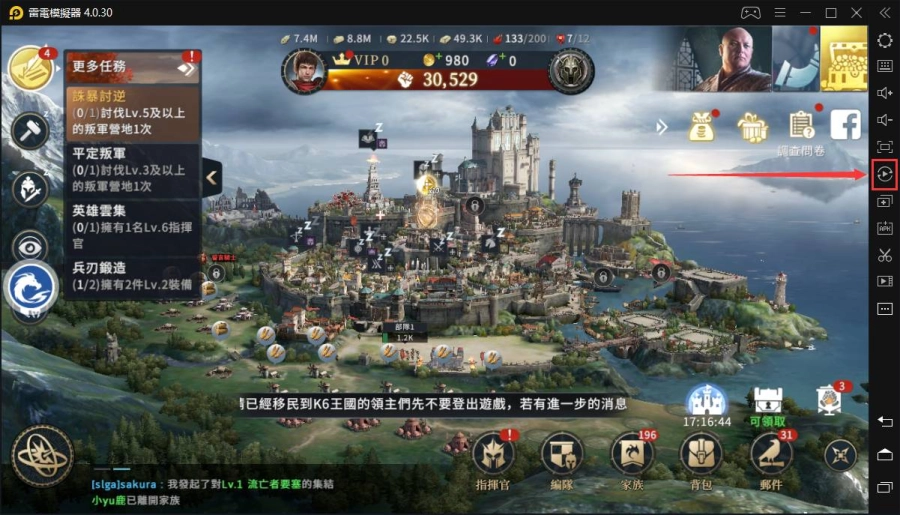Viewport: 900px width, 515px height.
Task: Open the 編隊 formation menu
Action: coord(562,455)
